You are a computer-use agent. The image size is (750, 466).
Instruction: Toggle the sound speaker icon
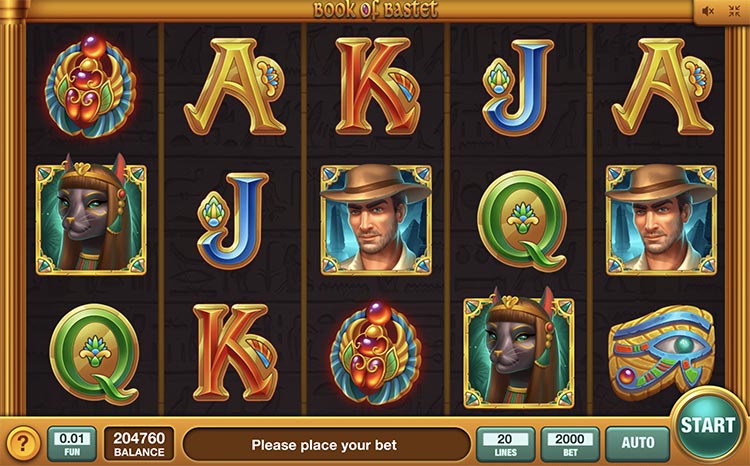coord(709,11)
